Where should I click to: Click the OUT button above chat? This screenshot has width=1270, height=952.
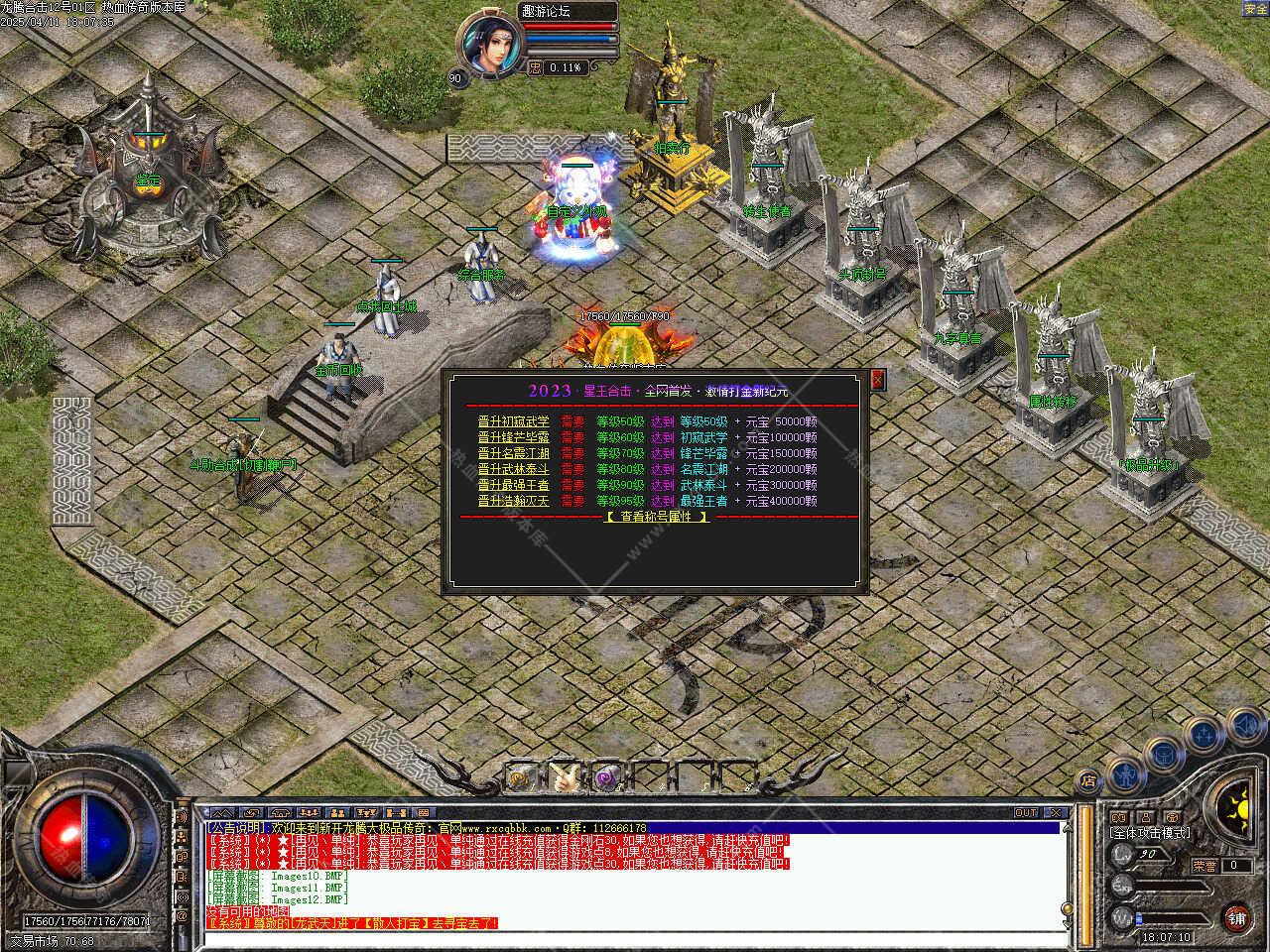click(x=1026, y=813)
